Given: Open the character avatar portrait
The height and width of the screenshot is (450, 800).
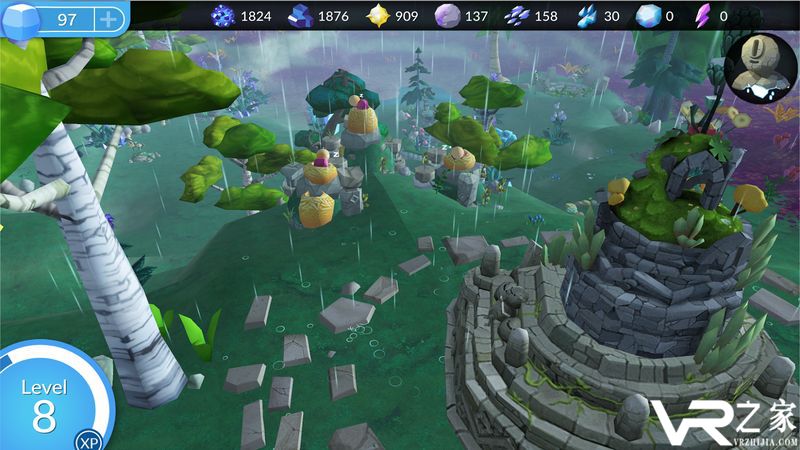Looking at the screenshot, I should point(761,68).
